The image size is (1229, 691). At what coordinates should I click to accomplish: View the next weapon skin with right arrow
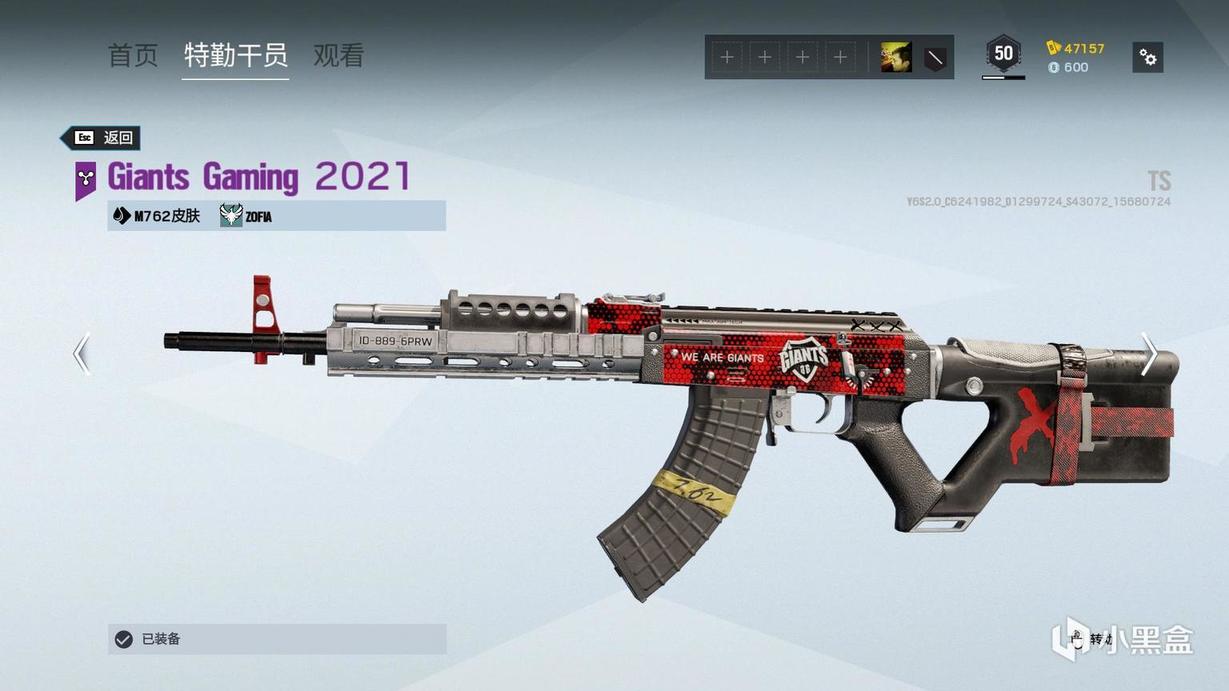point(1149,354)
